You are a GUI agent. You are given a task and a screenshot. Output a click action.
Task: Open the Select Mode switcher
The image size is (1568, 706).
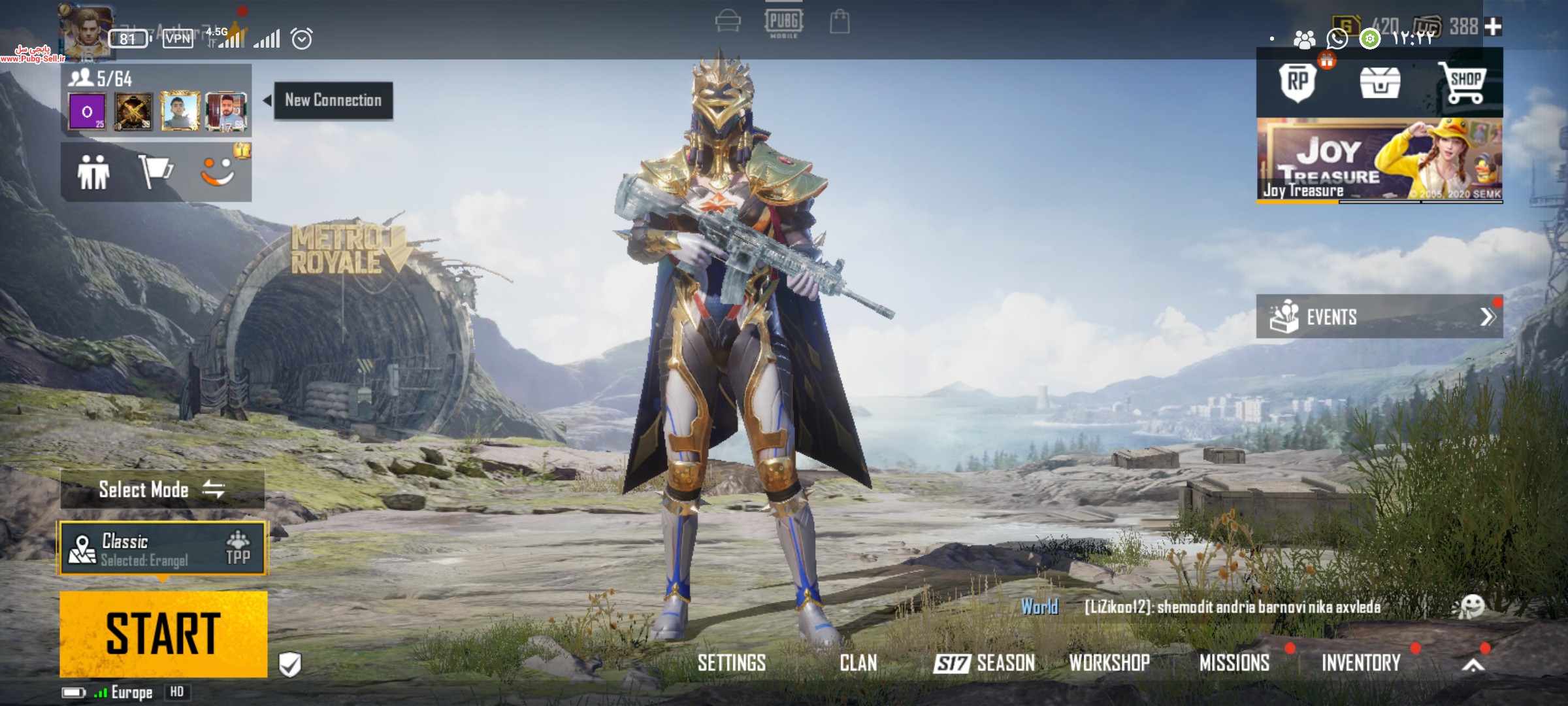coord(162,489)
